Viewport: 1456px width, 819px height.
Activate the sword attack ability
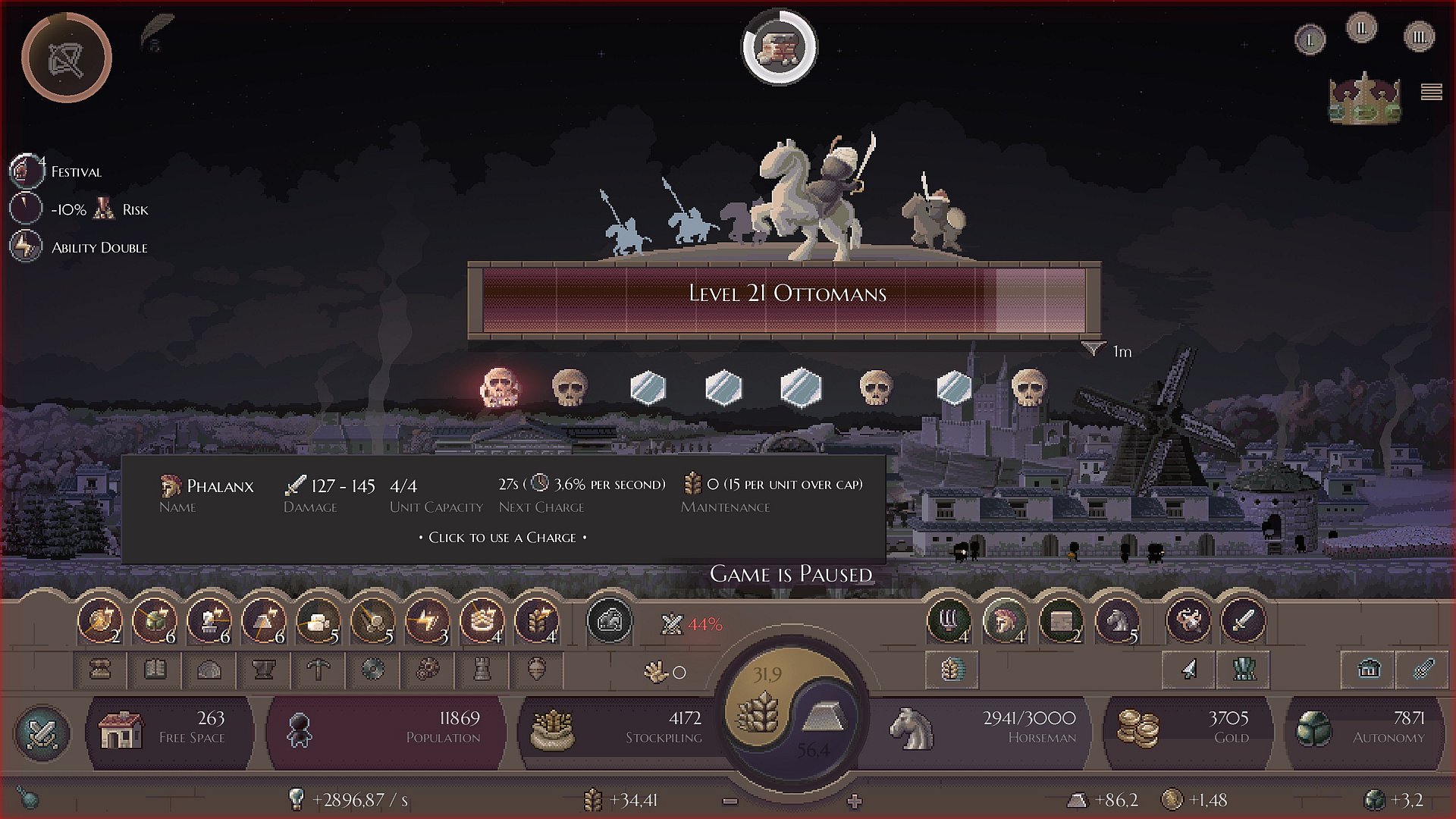pyautogui.click(x=1243, y=622)
